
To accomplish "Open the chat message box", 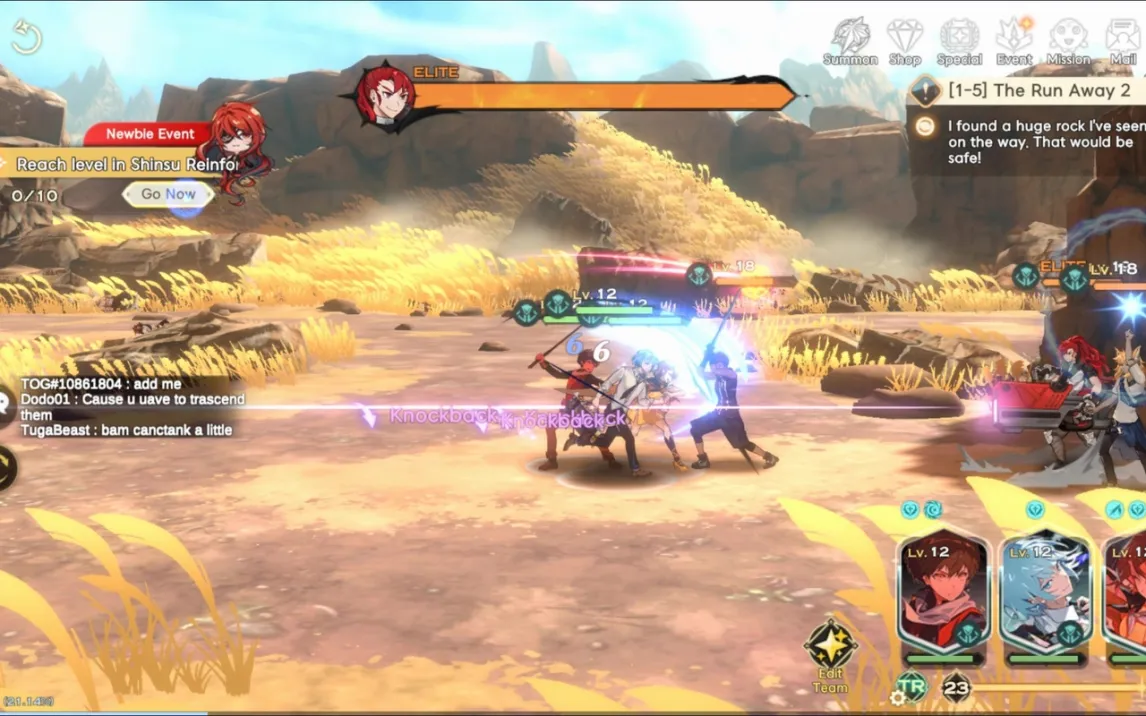I will click(130, 407).
